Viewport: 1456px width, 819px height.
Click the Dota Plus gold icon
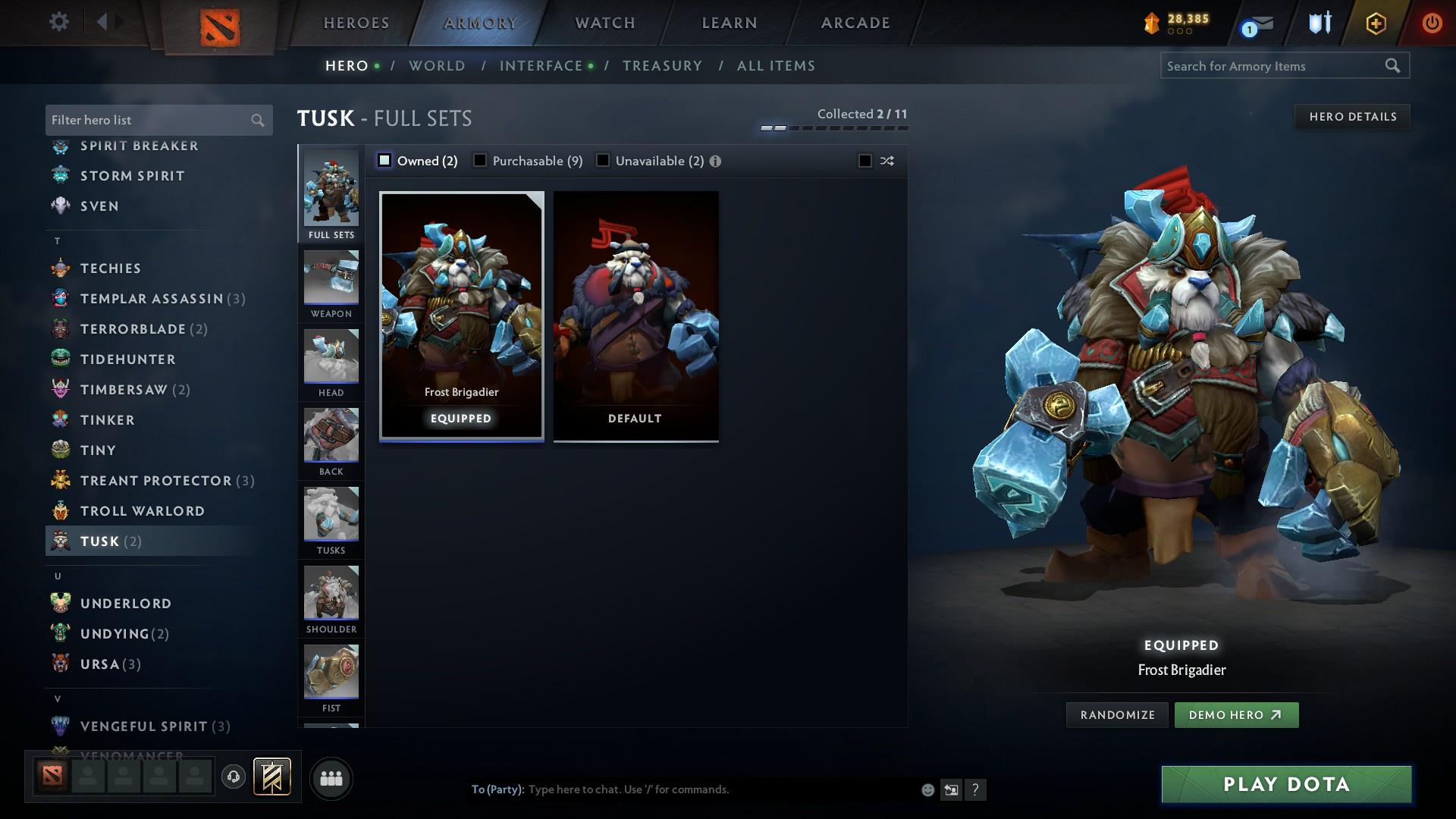1152,22
